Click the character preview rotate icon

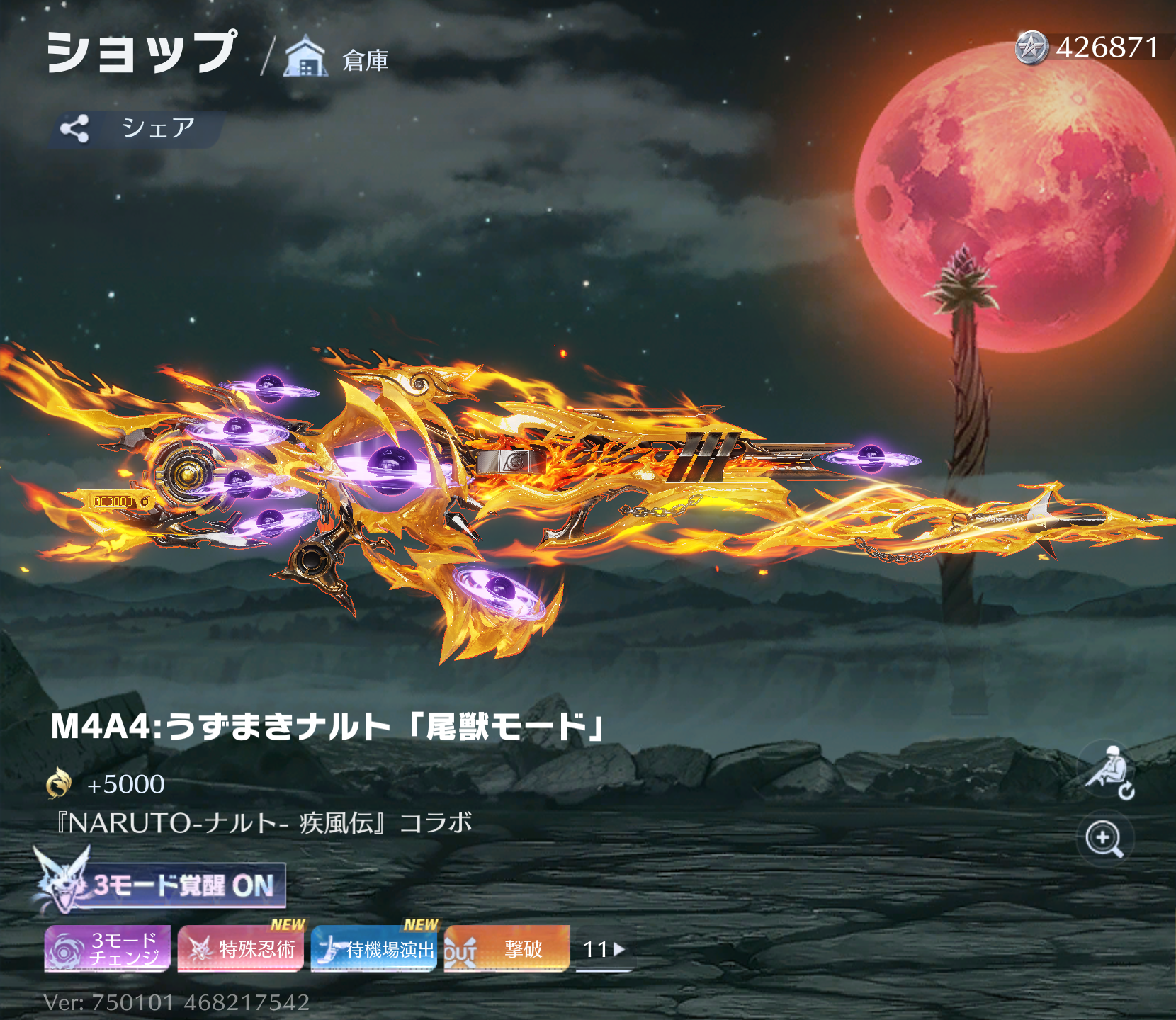[x=1108, y=774]
